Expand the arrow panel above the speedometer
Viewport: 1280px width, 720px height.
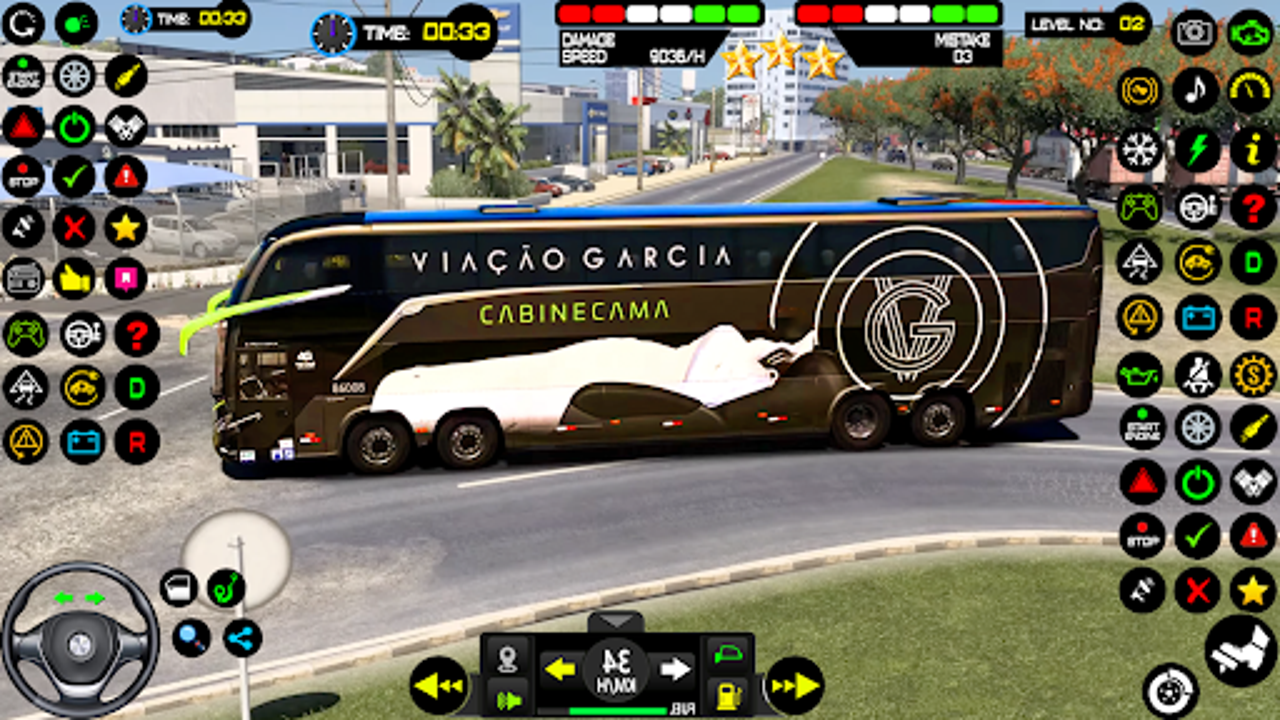pyautogui.click(x=616, y=619)
